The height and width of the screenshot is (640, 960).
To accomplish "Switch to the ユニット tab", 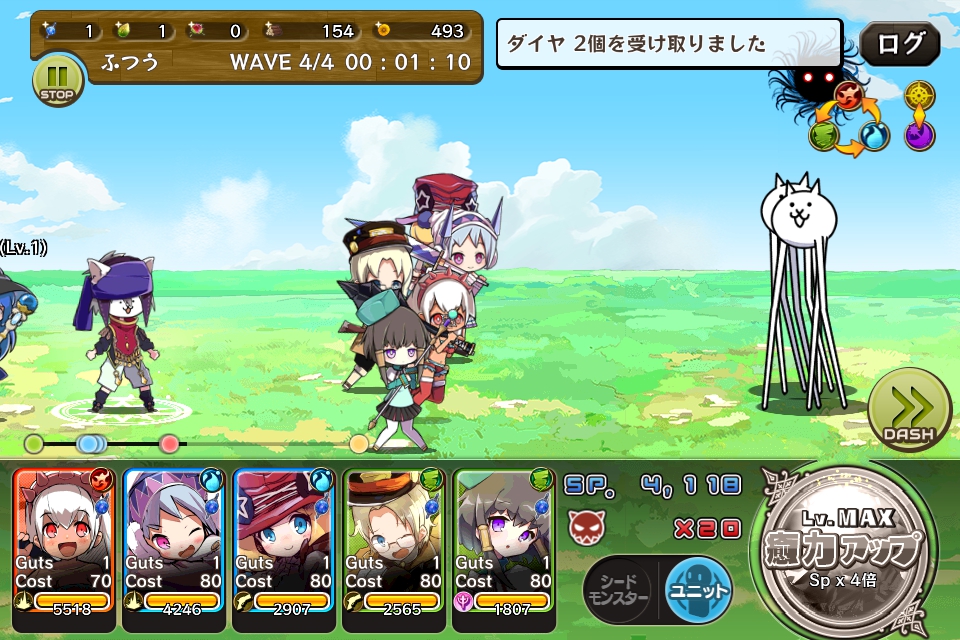I will pos(698,590).
